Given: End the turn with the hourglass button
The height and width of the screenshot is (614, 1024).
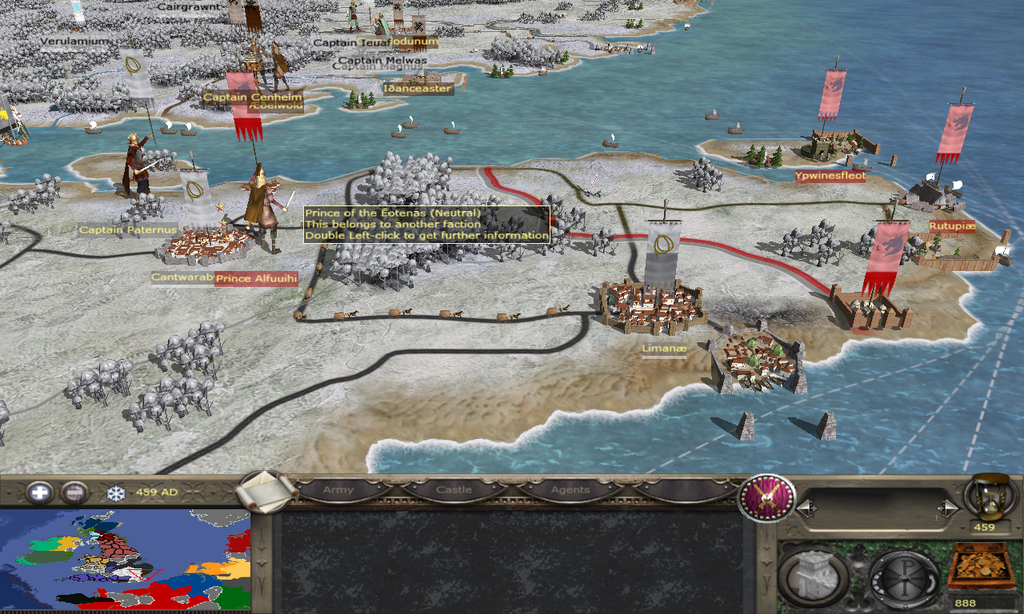Looking at the screenshot, I should 985,496.
